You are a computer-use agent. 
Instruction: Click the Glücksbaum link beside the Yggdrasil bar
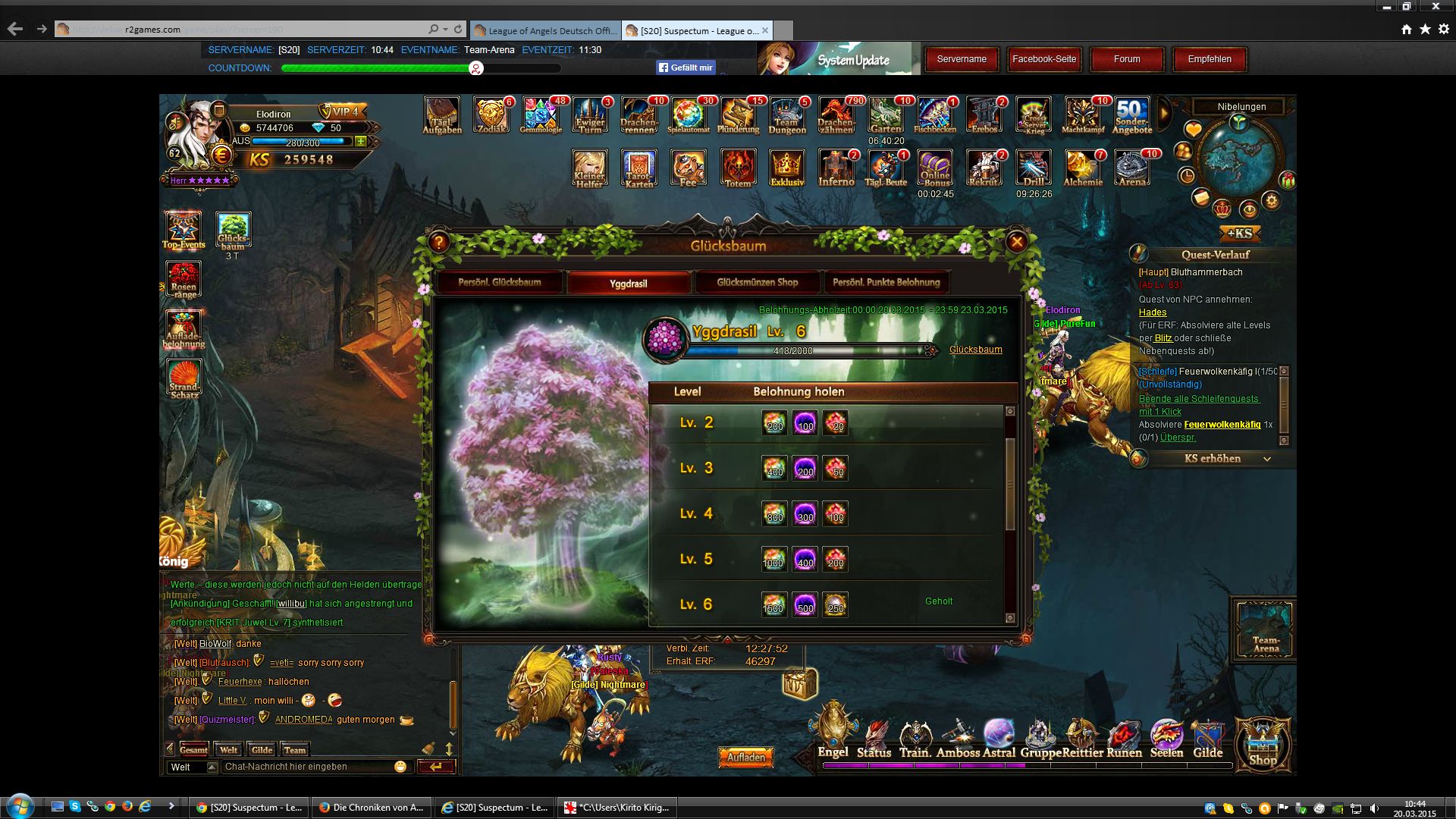coord(975,350)
